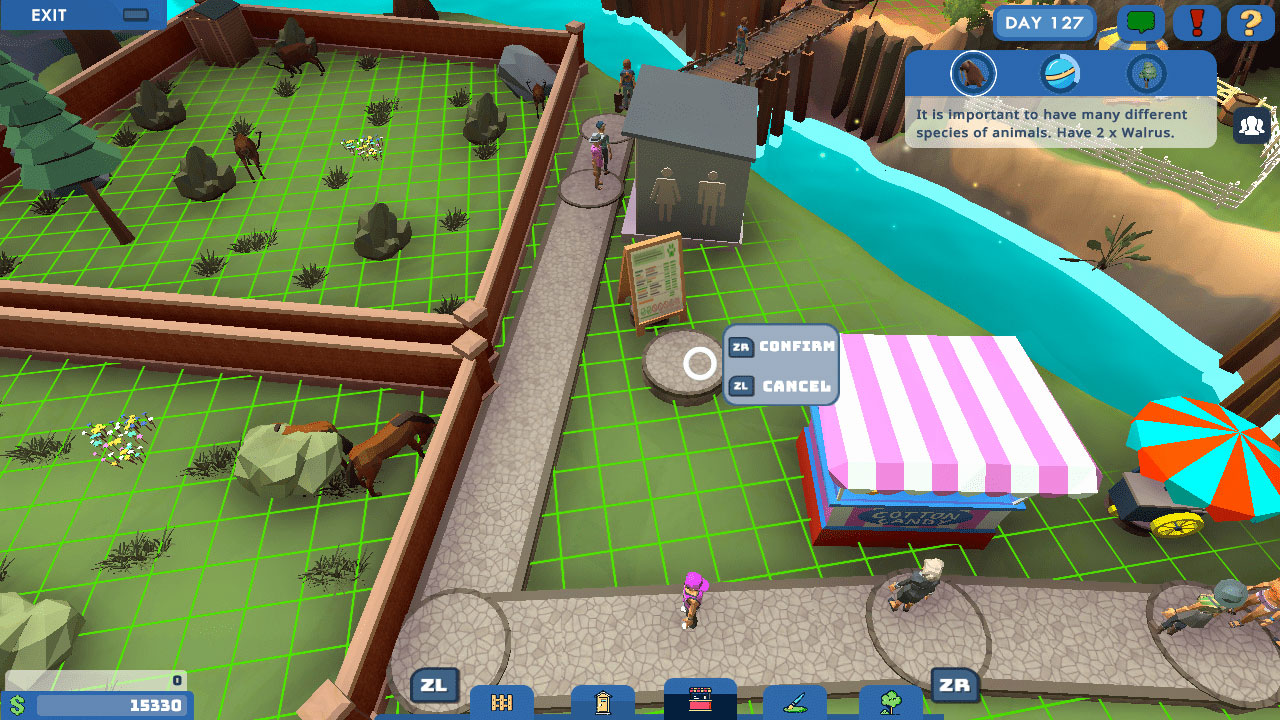The width and height of the screenshot is (1280, 720).
Task: Click the DAY 127 counter
Action: (x=1044, y=22)
